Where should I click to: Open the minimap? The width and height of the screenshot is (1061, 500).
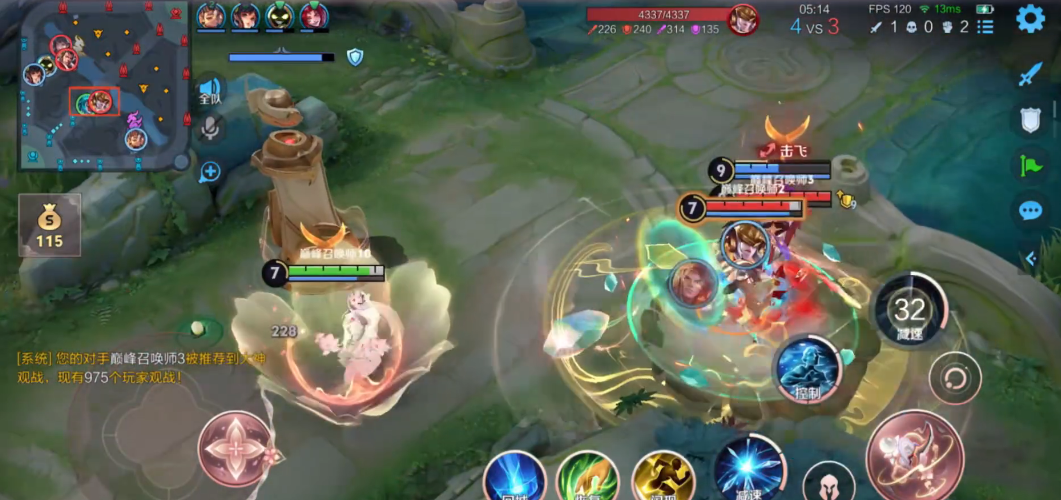pos(103,85)
